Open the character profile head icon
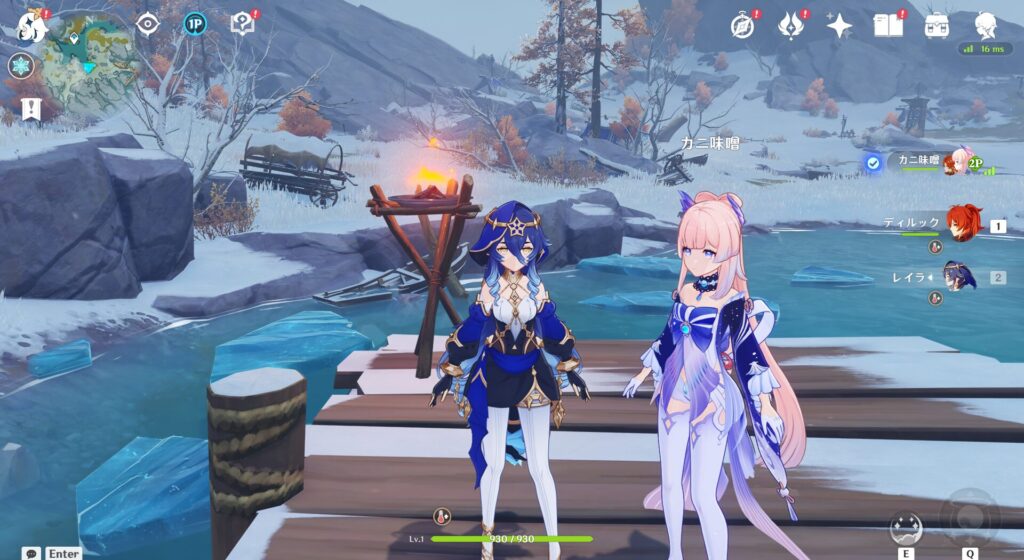The height and width of the screenshot is (560, 1024). click(x=986, y=24)
